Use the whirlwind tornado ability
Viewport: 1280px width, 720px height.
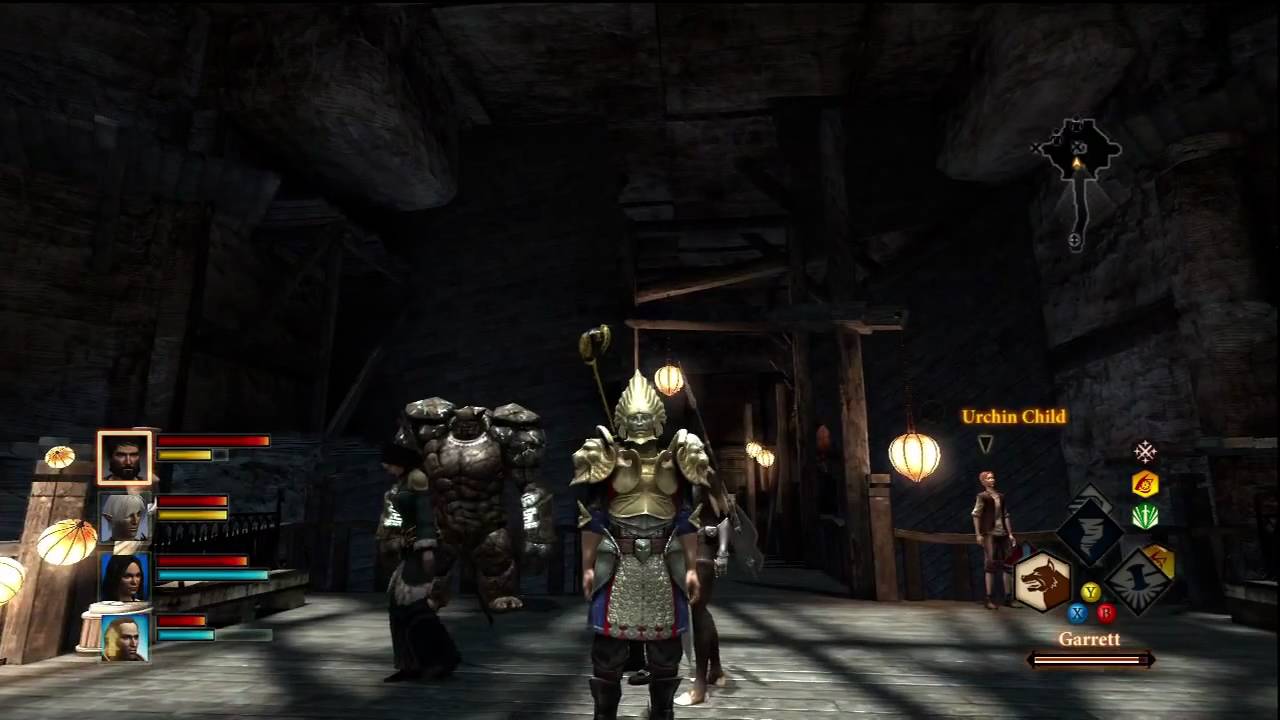(1090, 531)
